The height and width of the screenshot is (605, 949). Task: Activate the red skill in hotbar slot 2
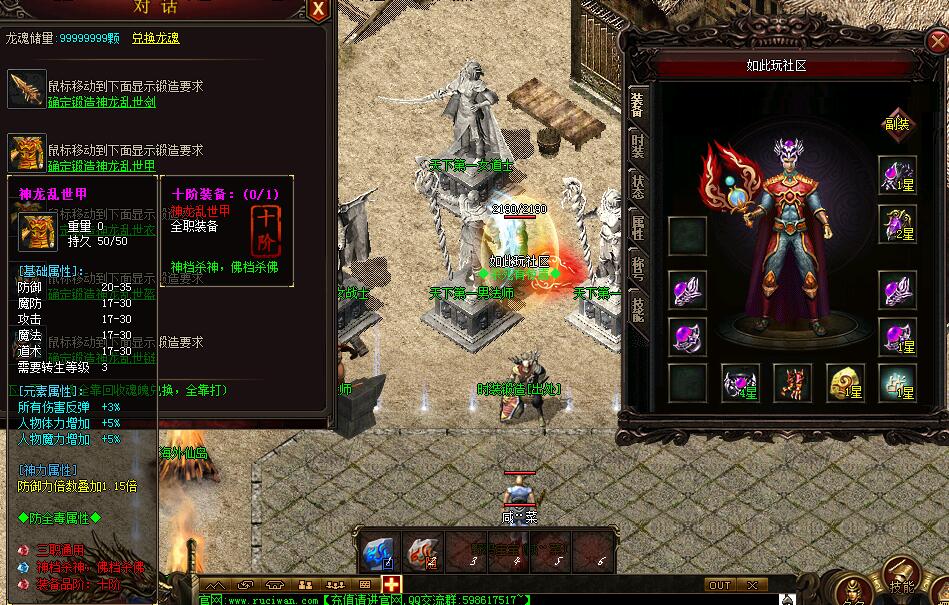(422, 552)
